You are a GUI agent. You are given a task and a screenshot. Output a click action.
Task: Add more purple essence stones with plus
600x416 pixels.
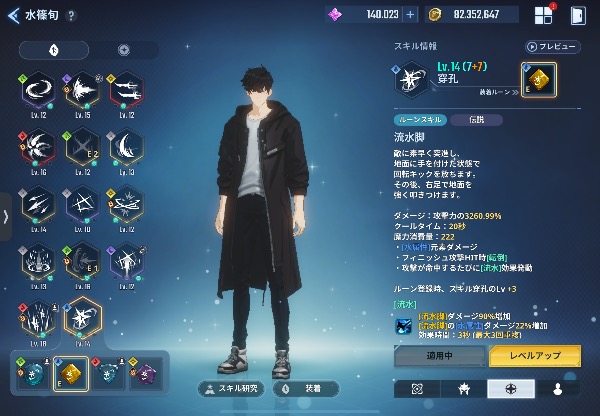click(409, 15)
